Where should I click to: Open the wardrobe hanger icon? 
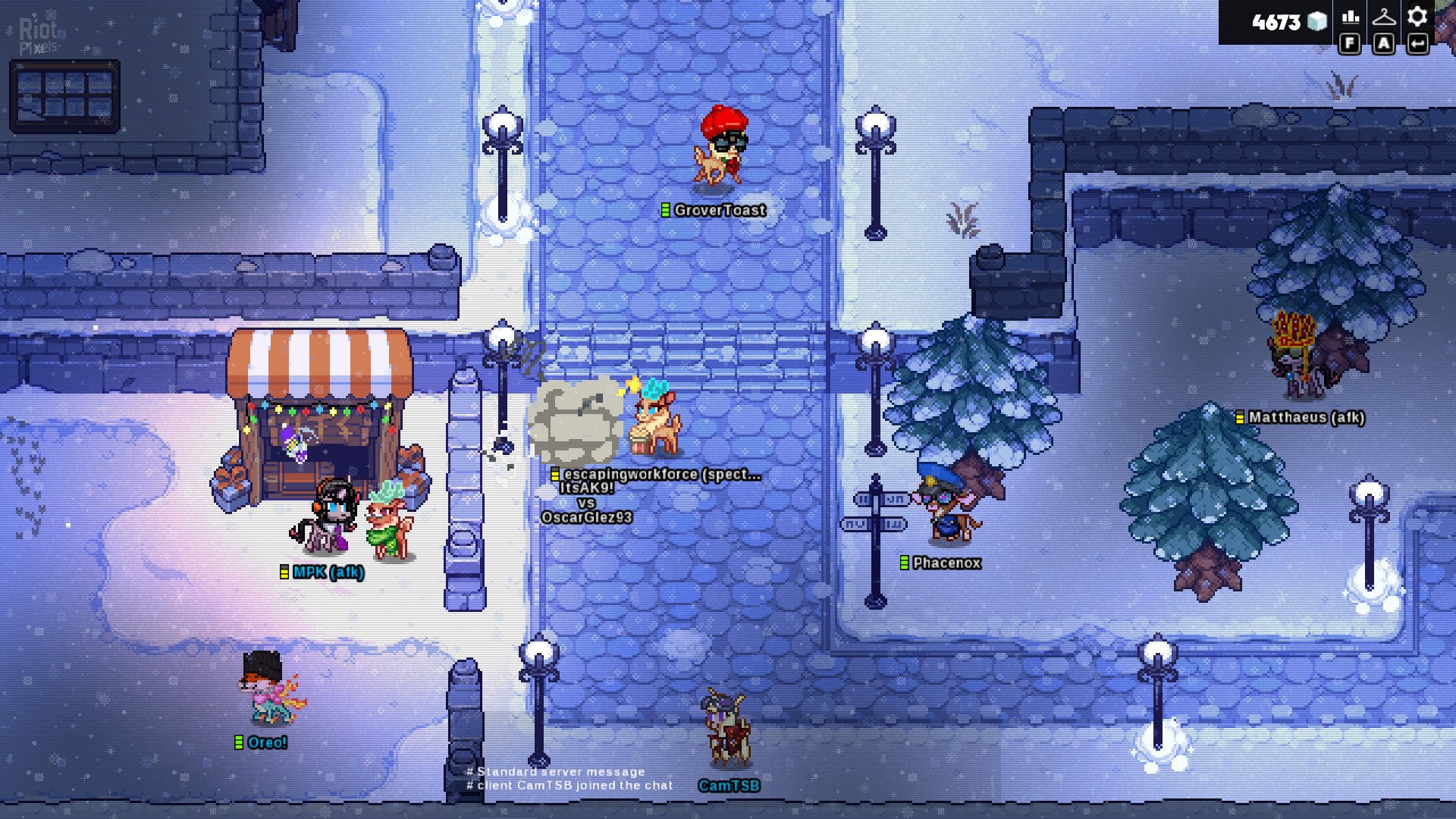pyautogui.click(x=1384, y=17)
